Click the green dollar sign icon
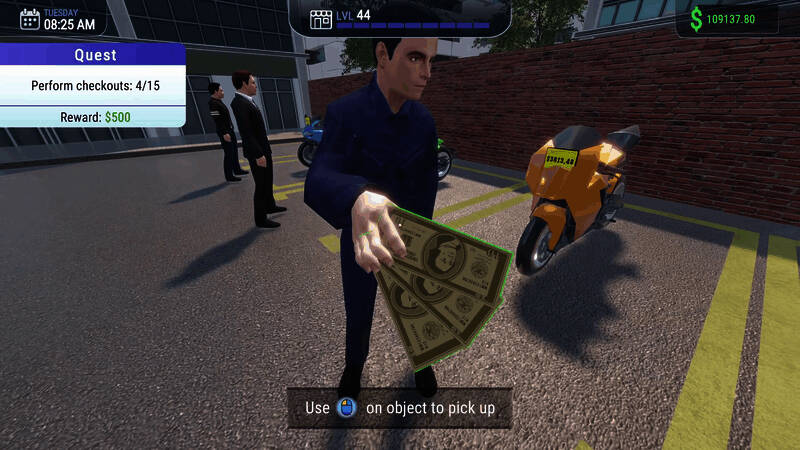 [x=695, y=19]
